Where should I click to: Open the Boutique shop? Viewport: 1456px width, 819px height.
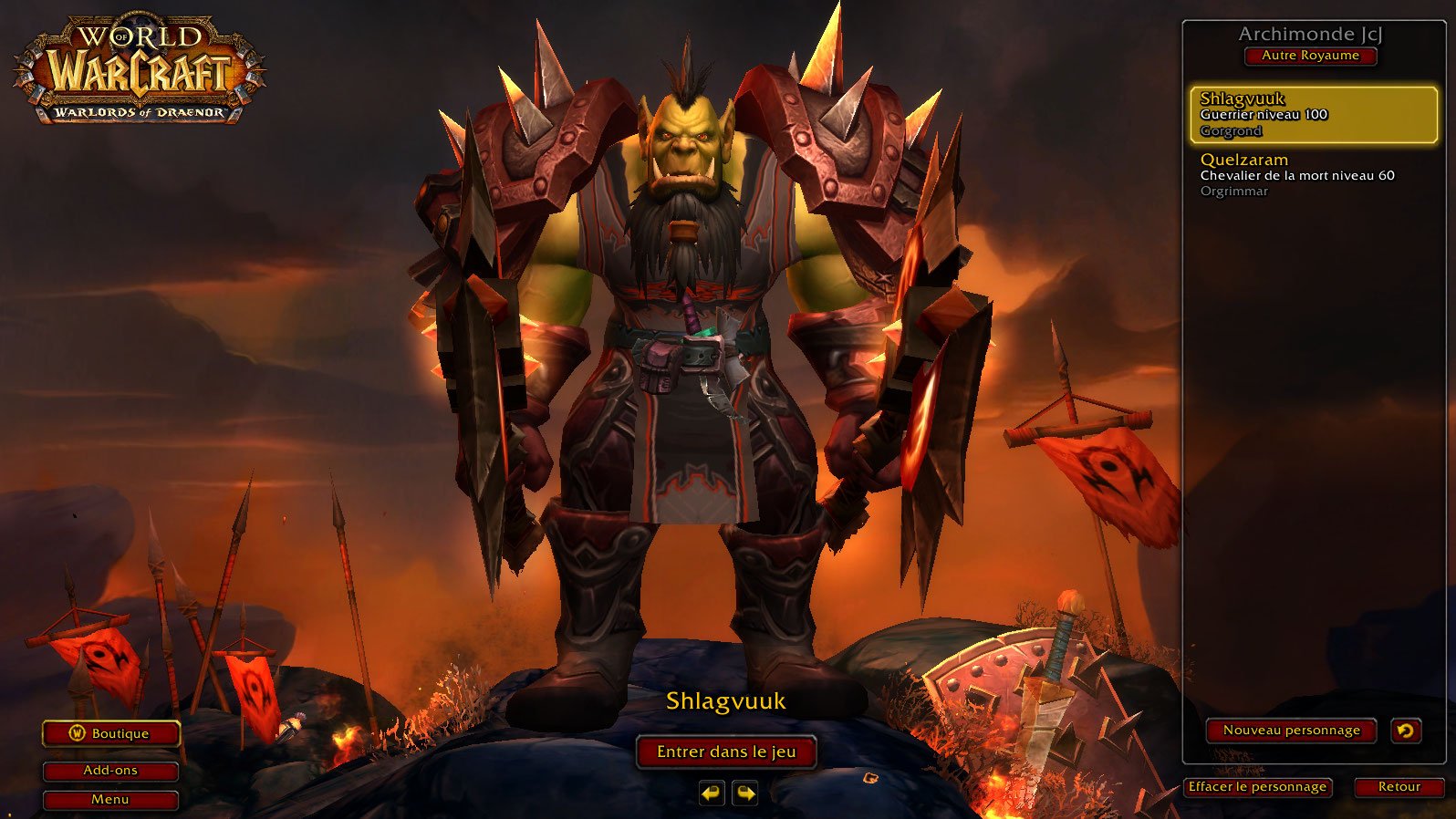point(110,733)
